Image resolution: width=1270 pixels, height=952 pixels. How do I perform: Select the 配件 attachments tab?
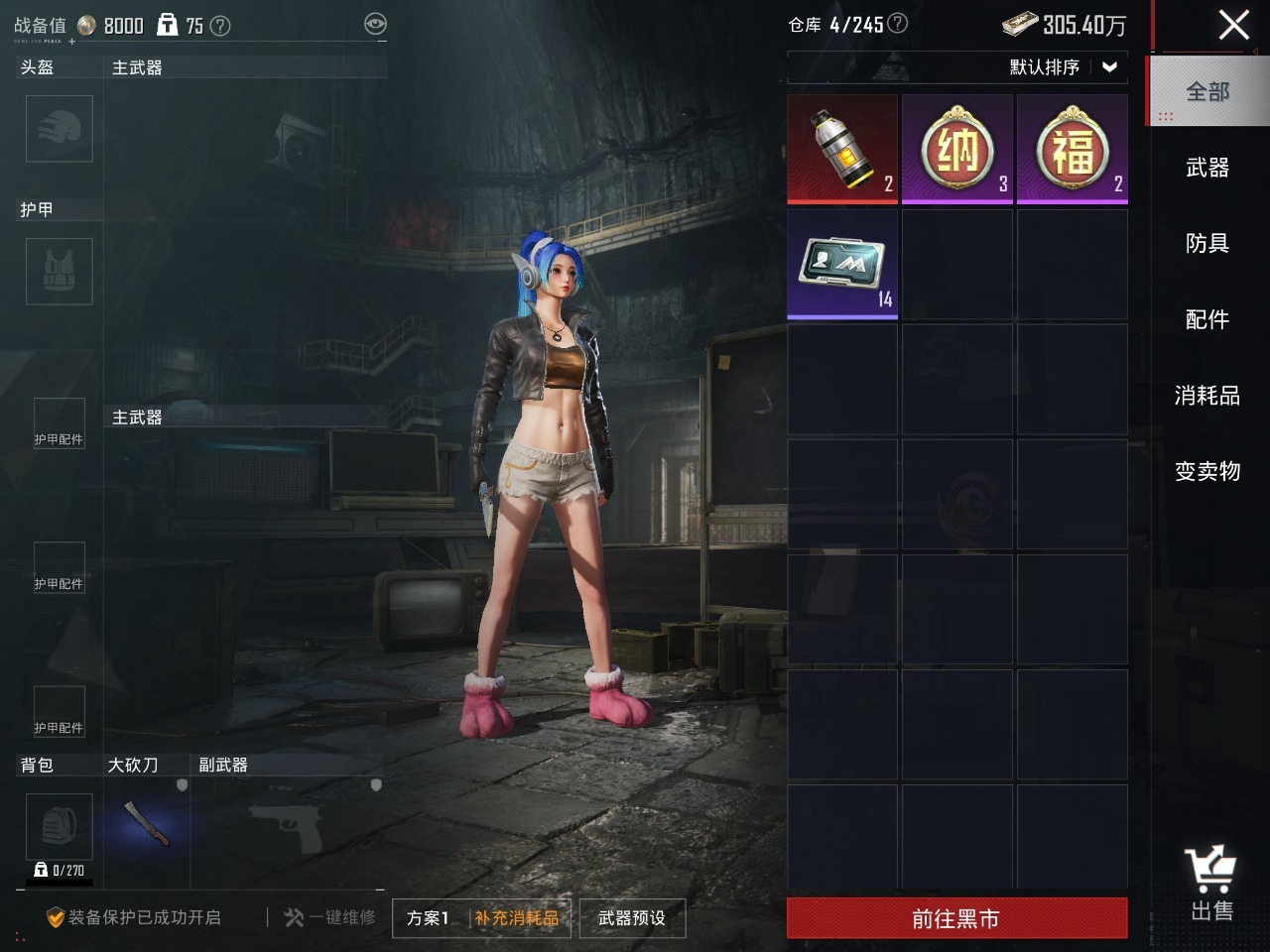pyautogui.click(x=1207, y=319)
